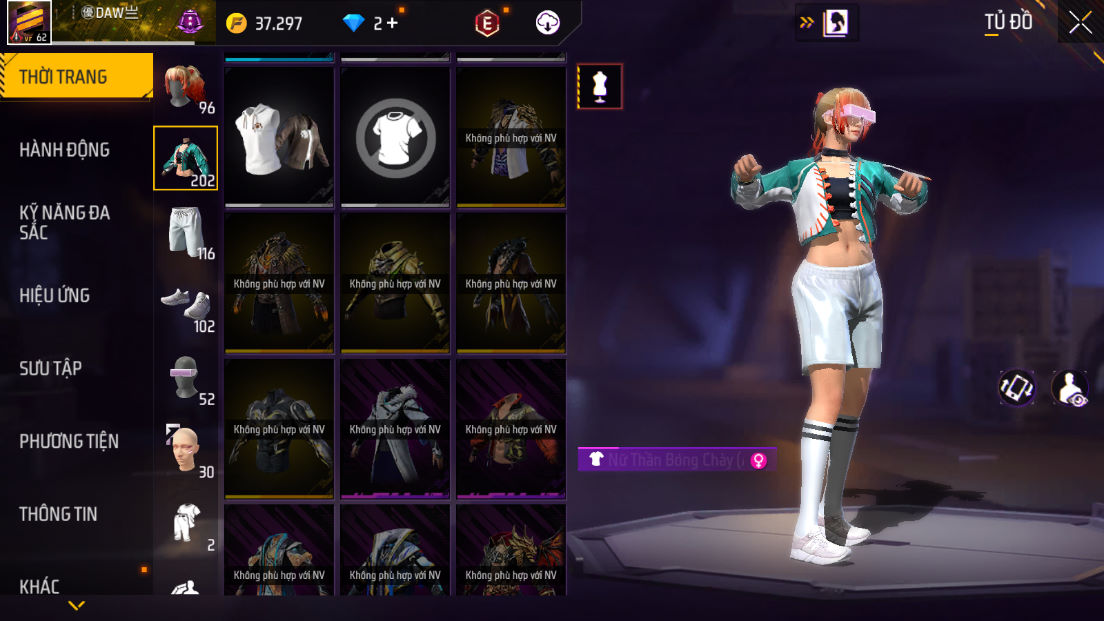Equip the white shirt and brown jacket
The width and height of the screenshot is (1104, 621).
(x=280, y=137)
